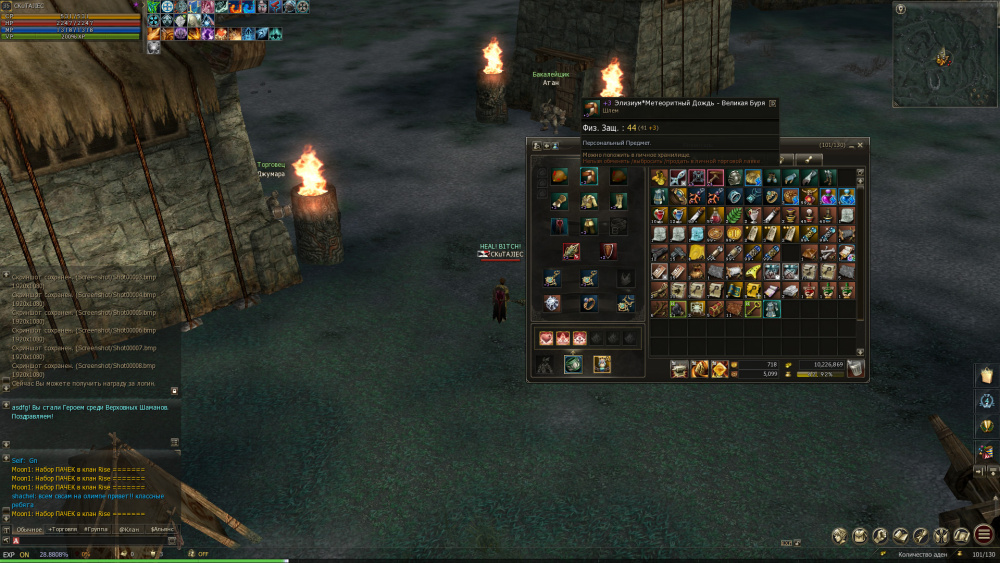
Task: Close the inventory window
Action: pos(861,146)
